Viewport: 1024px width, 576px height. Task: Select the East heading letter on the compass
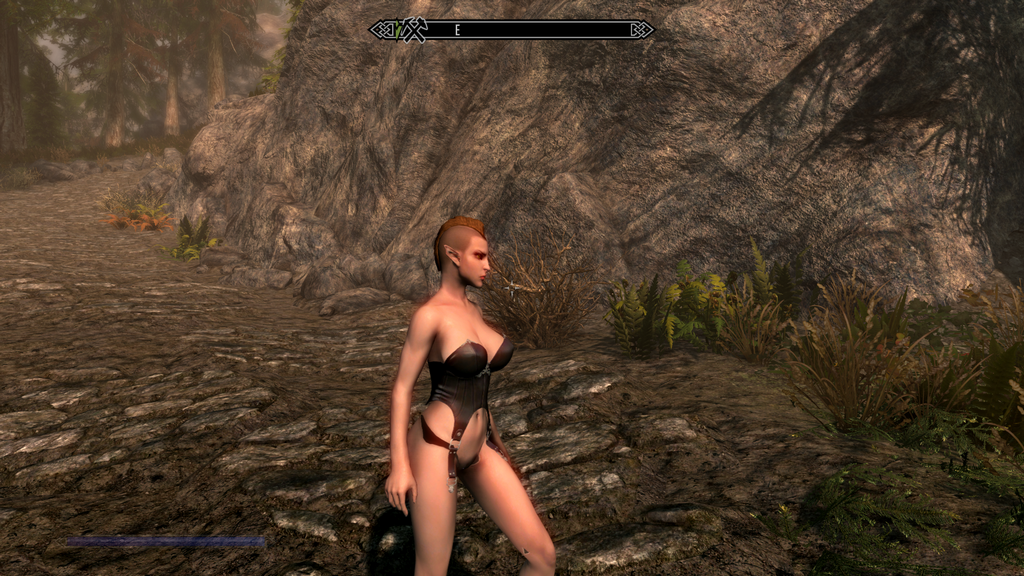pyautogui.click(x=457, y=31)
